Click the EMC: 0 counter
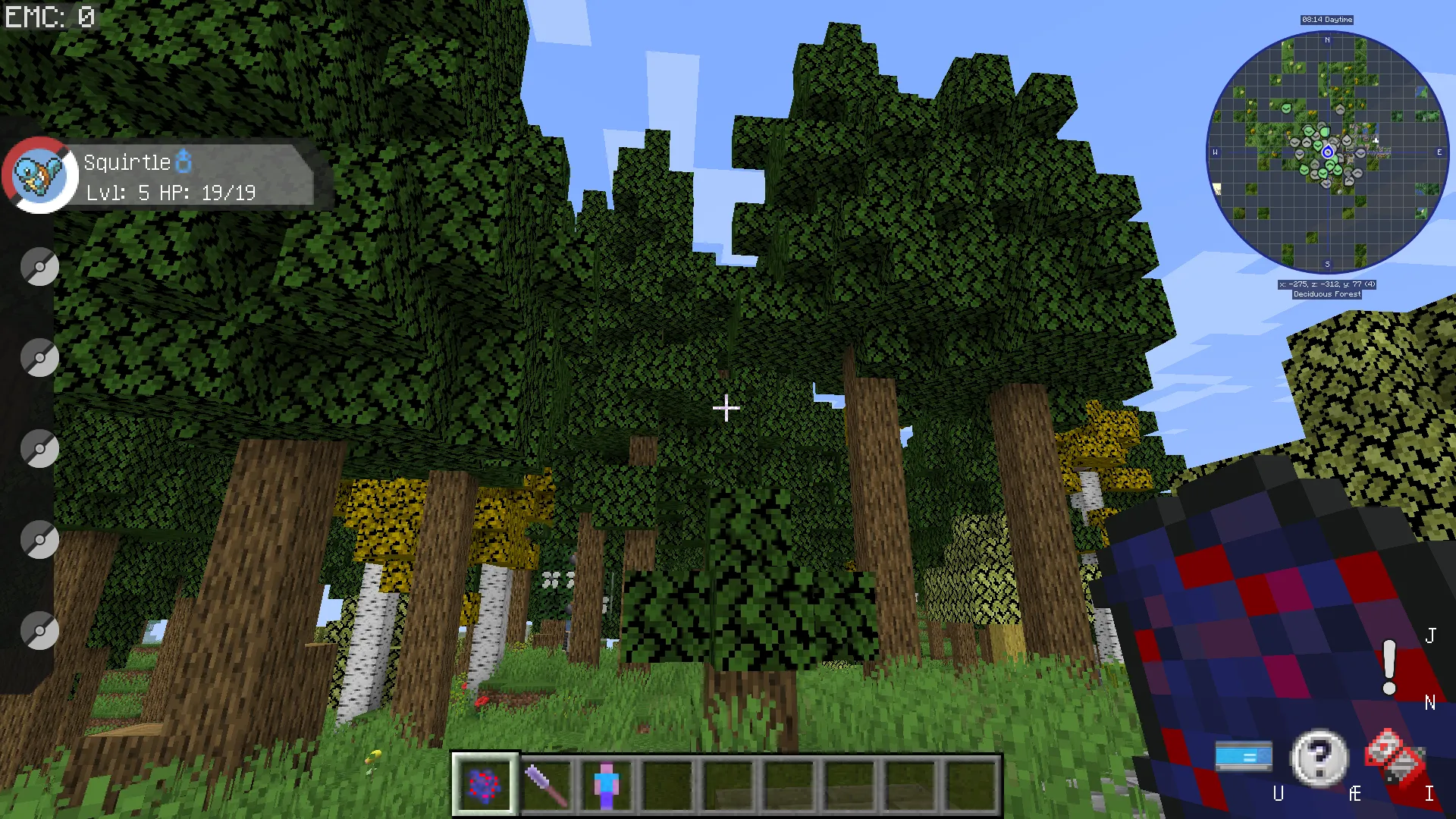This screenshot has width=1456, height=819. pyautogui.click(x=49, y=17)
